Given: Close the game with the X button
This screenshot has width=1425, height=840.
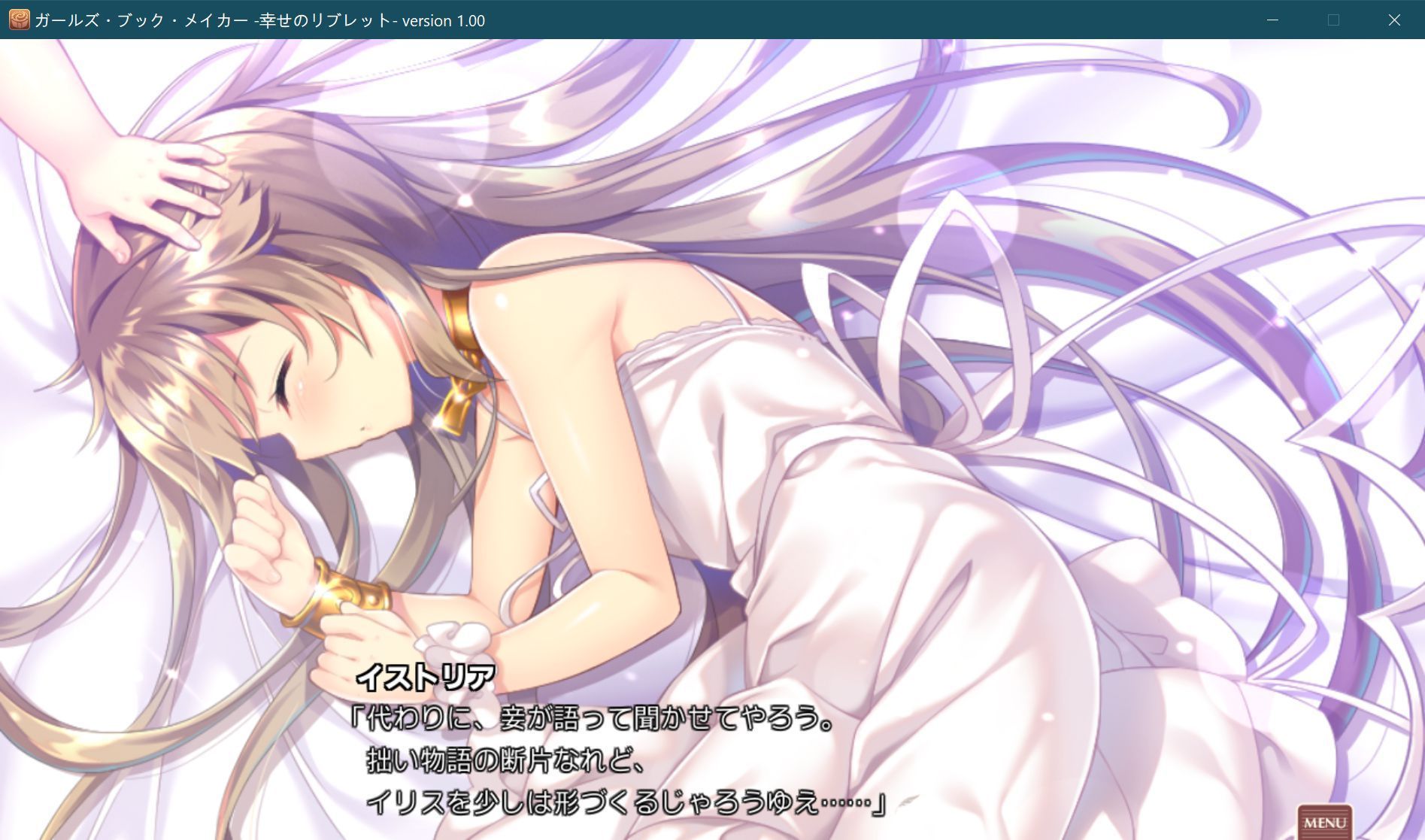Looking at the screenshot, I should tap(1396, 20).
